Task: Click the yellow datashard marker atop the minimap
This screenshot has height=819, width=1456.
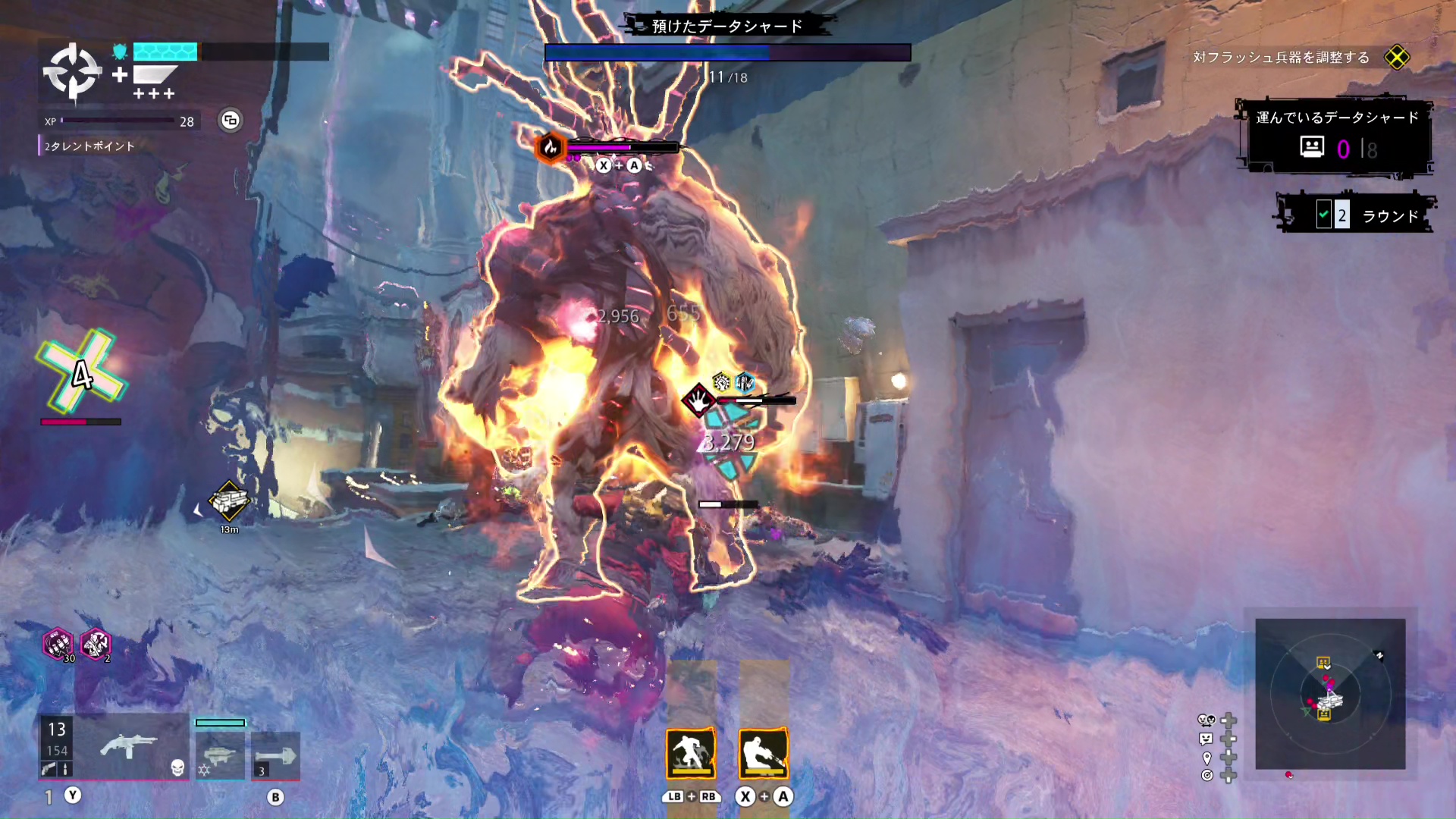Action: 1323,663
